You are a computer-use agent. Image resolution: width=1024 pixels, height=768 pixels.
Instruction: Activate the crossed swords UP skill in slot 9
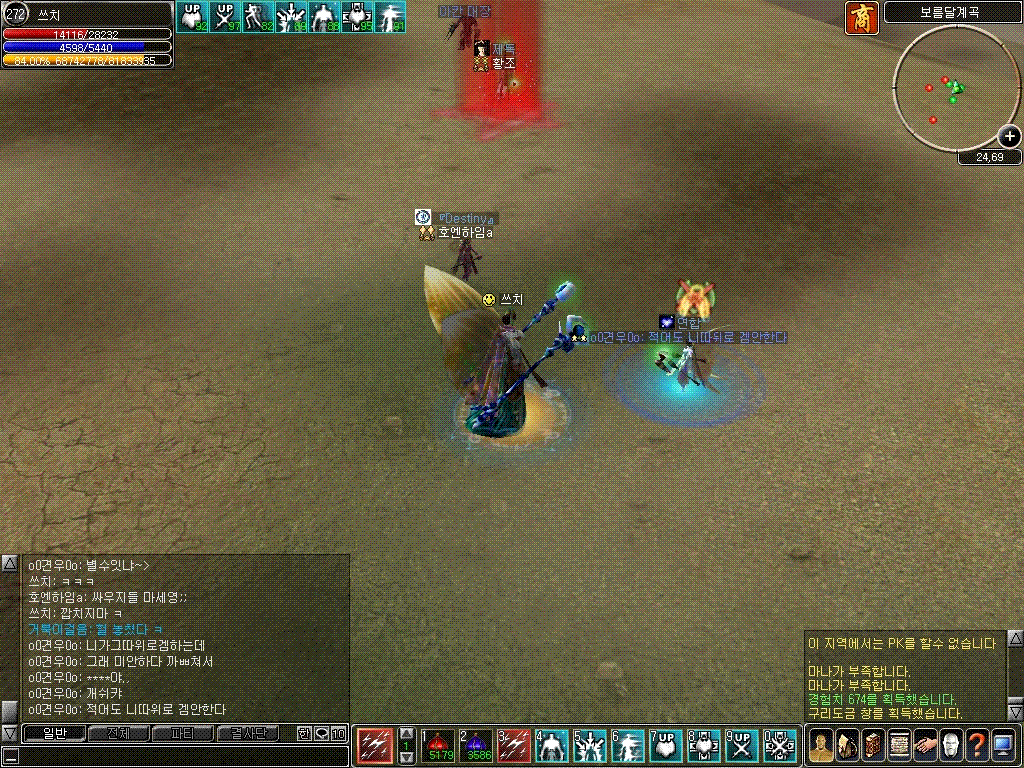(740, 746)
